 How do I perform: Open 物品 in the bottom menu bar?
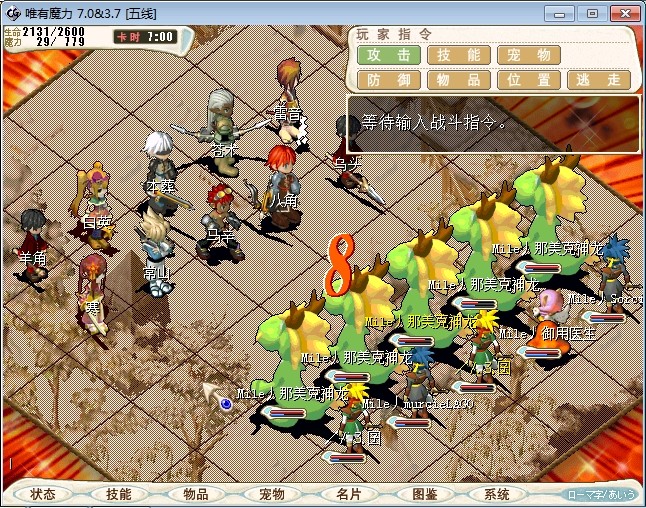(196, 494)
